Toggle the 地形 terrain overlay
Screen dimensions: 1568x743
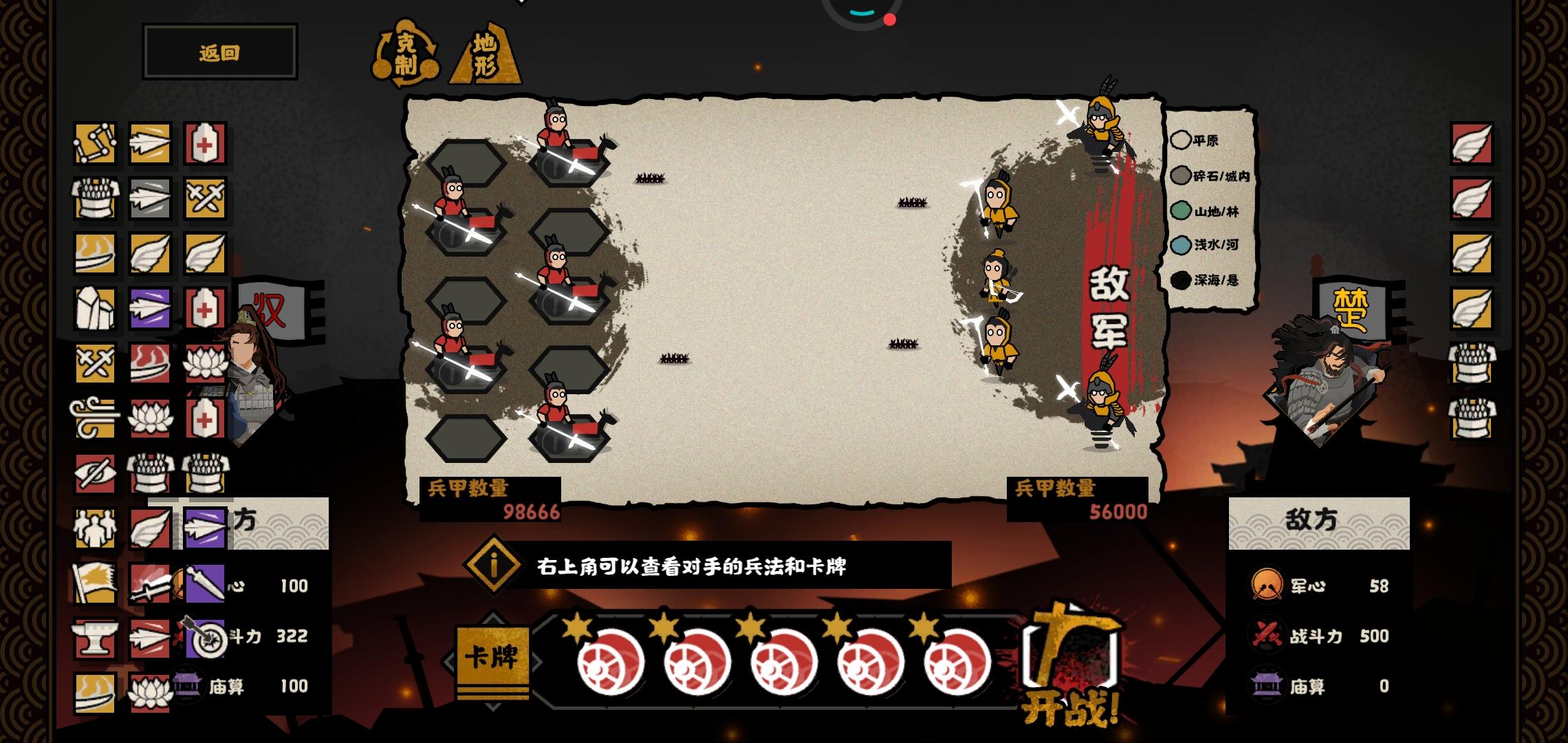pos(488,55)
